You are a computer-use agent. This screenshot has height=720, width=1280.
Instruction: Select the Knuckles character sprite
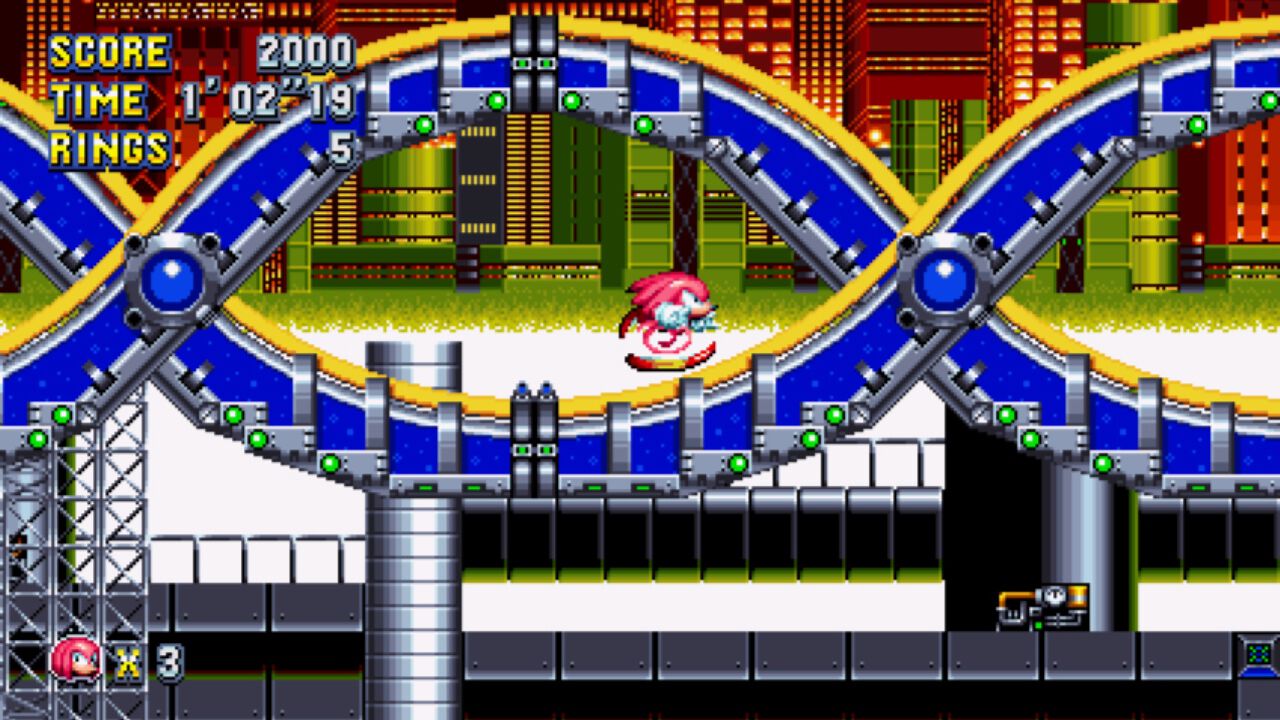670,320
